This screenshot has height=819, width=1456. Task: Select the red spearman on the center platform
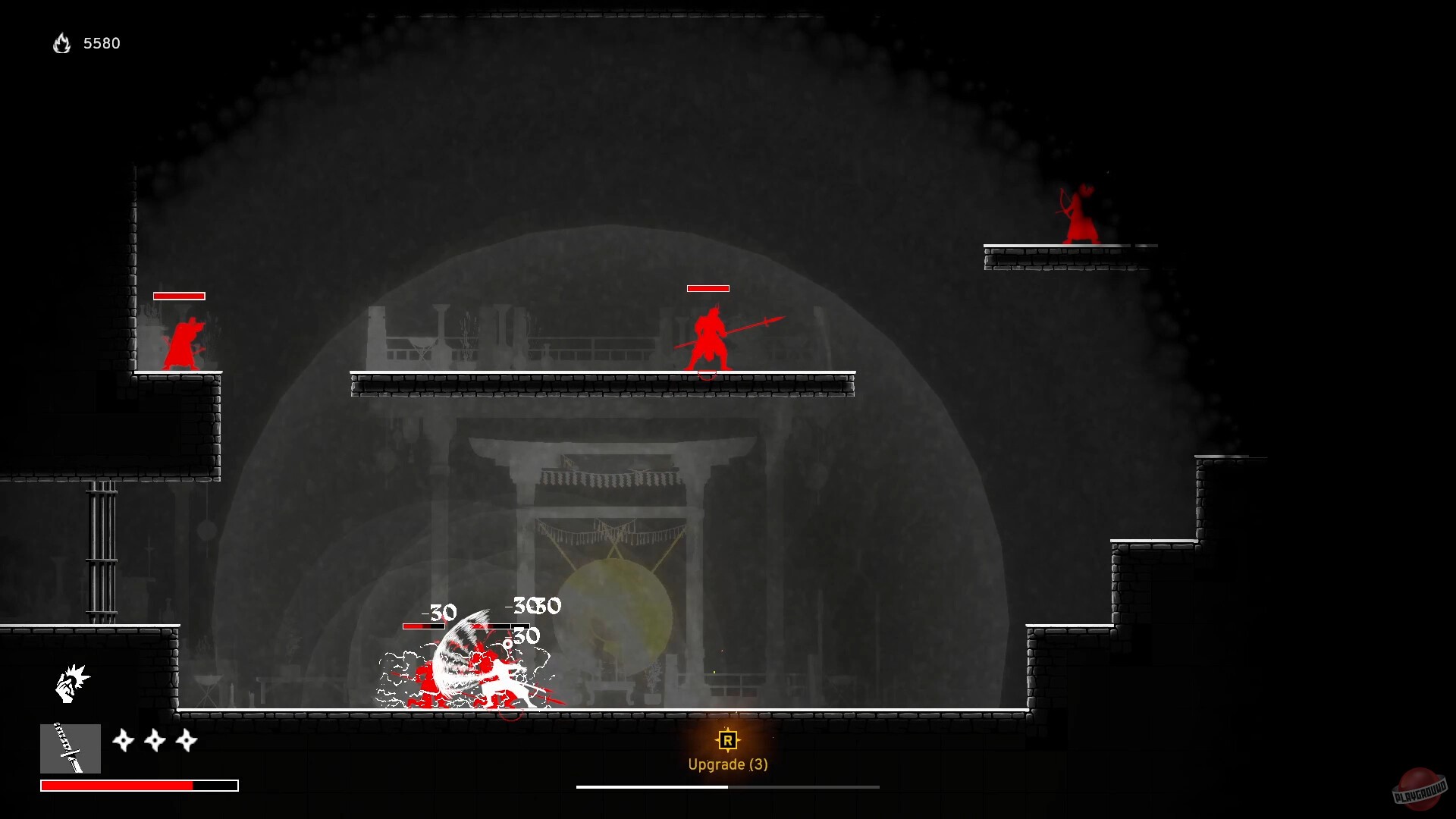[x=709, y=337]
